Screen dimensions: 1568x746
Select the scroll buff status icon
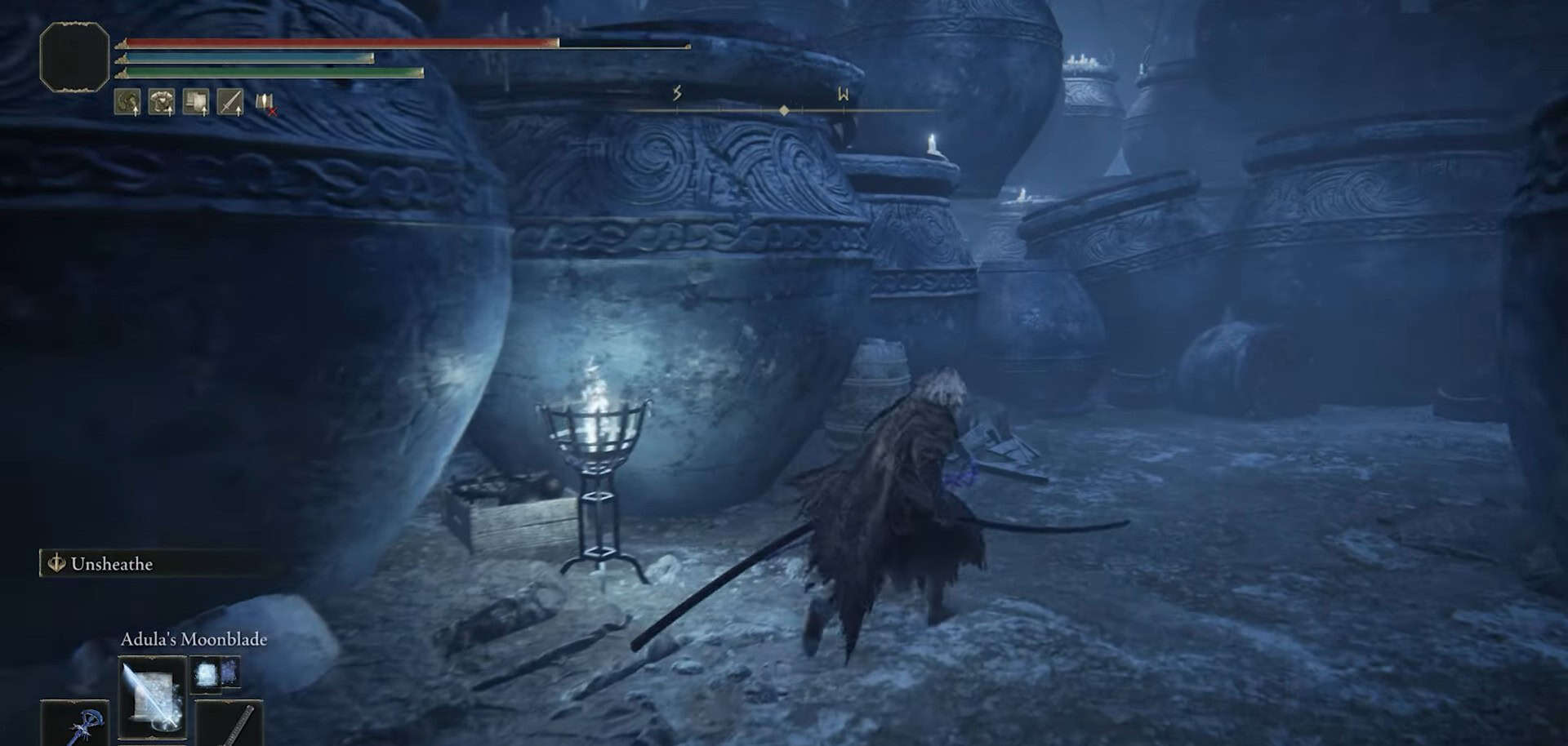point(196,102)
